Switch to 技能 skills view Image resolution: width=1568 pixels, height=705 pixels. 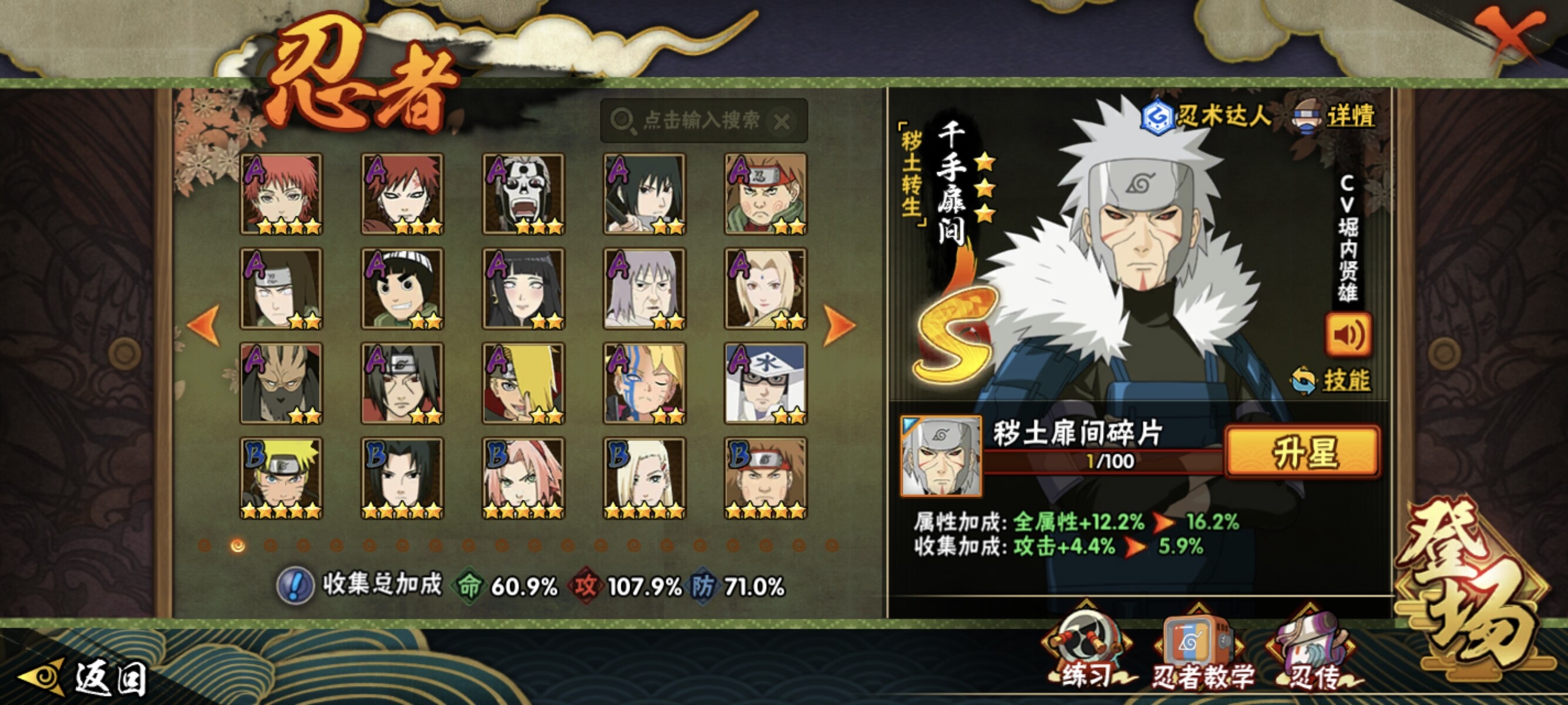coord(1332,381)
